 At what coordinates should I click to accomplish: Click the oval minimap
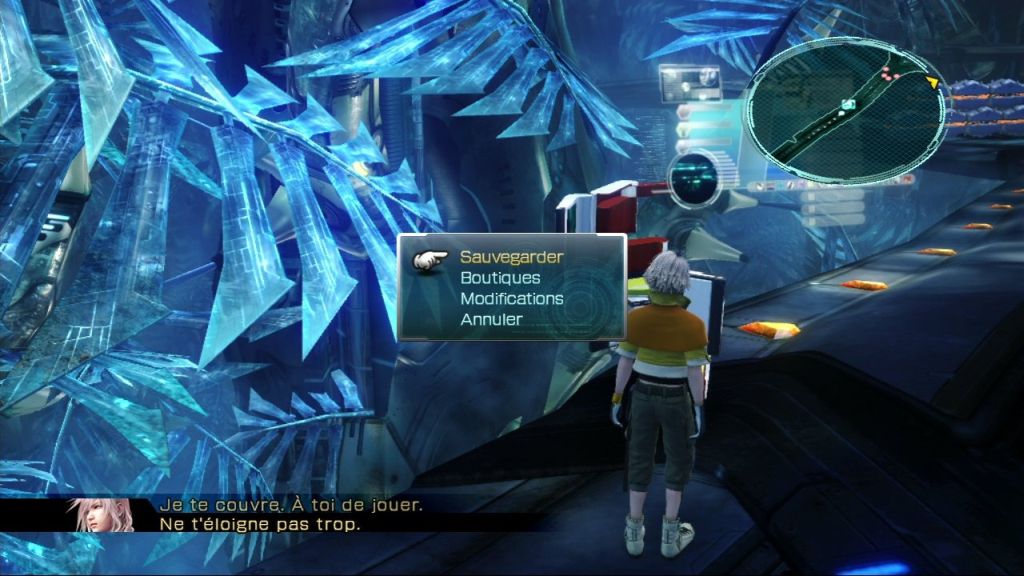tap(848, 110)
